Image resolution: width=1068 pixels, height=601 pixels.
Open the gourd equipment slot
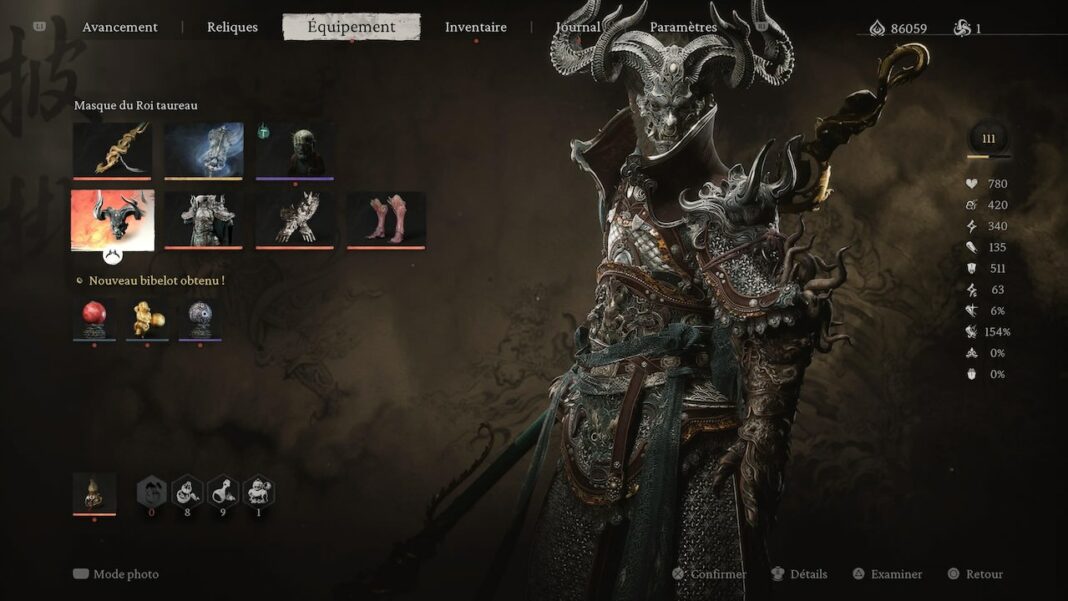[x=94, y=493]
